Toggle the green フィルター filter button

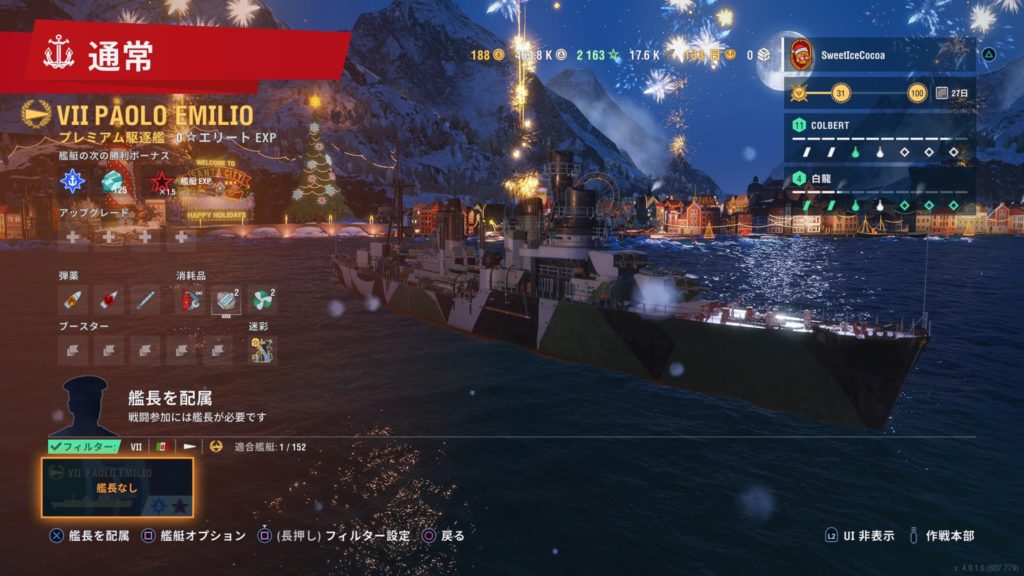[x=83, y=446]
